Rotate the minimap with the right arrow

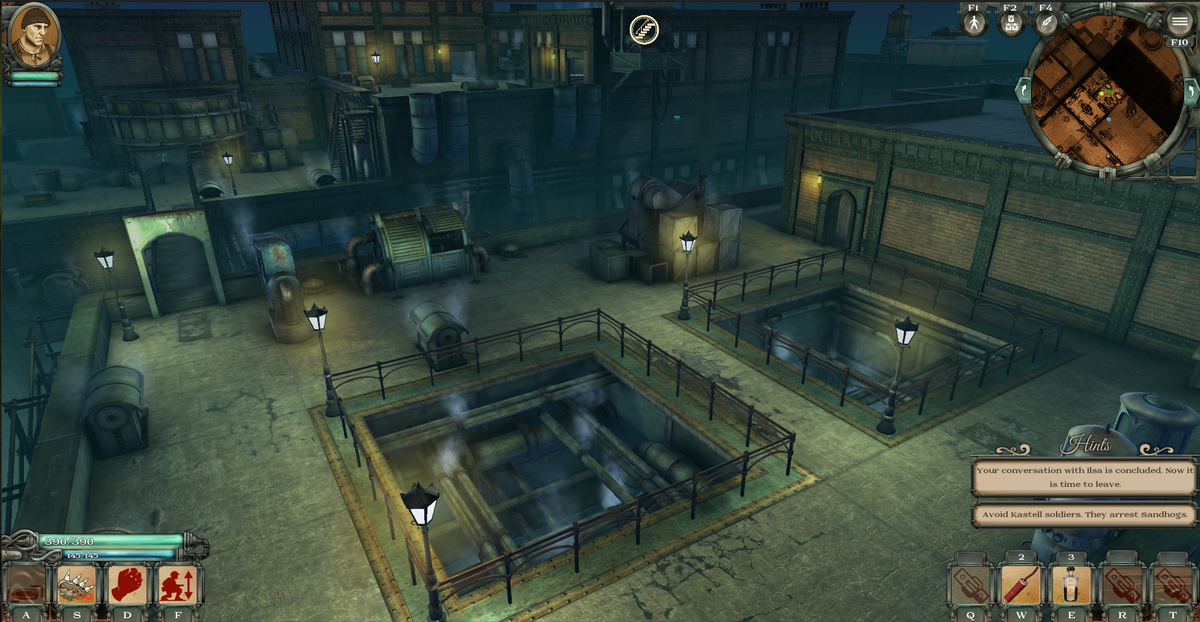(x=1191, y=91)
